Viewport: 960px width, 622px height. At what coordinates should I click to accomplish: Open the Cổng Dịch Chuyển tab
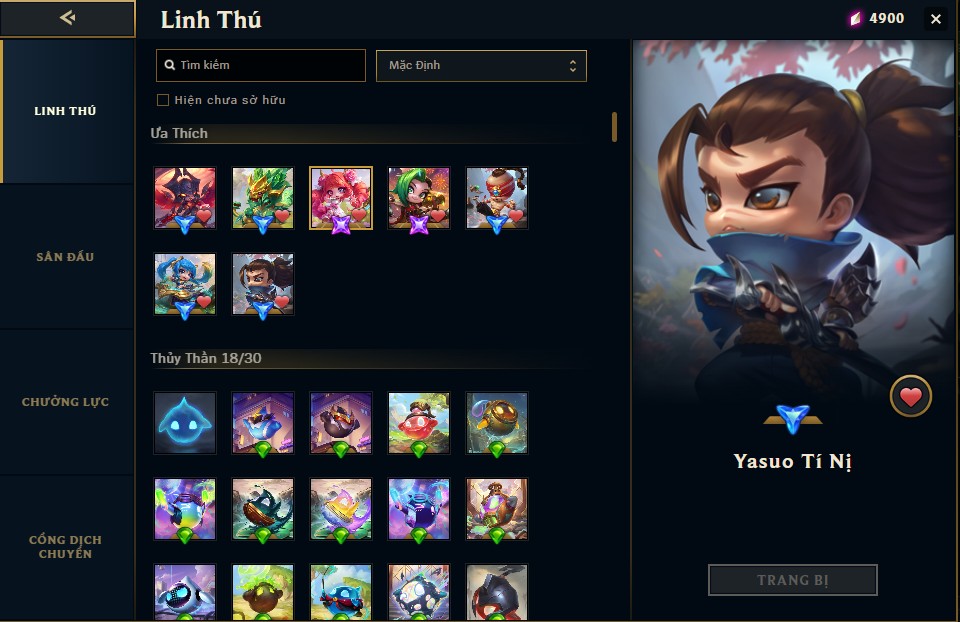[66, 547]
